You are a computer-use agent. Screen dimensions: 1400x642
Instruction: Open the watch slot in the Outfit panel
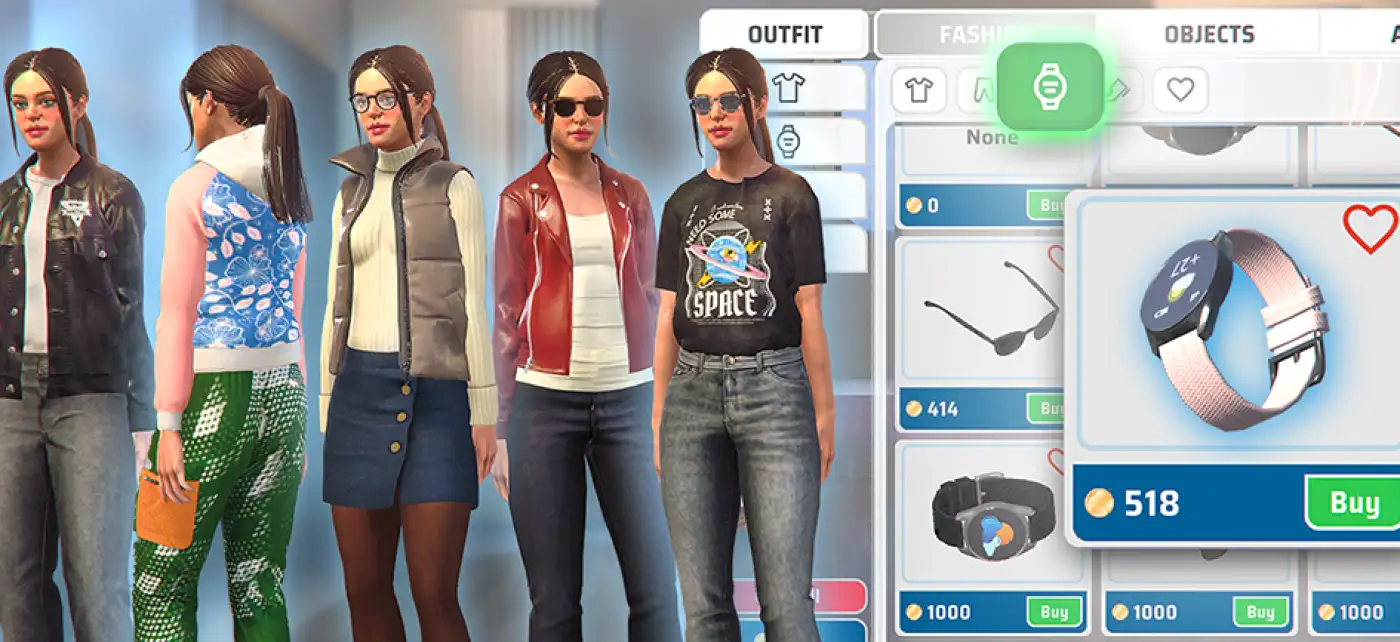click(789, 142)
